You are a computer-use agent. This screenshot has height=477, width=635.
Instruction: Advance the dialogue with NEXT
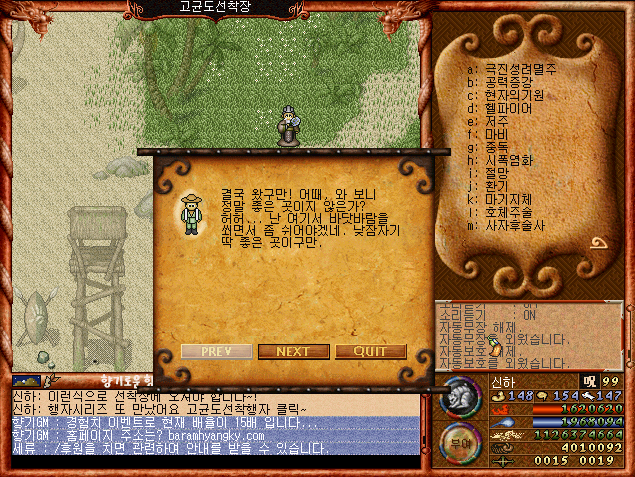point(293,351)
